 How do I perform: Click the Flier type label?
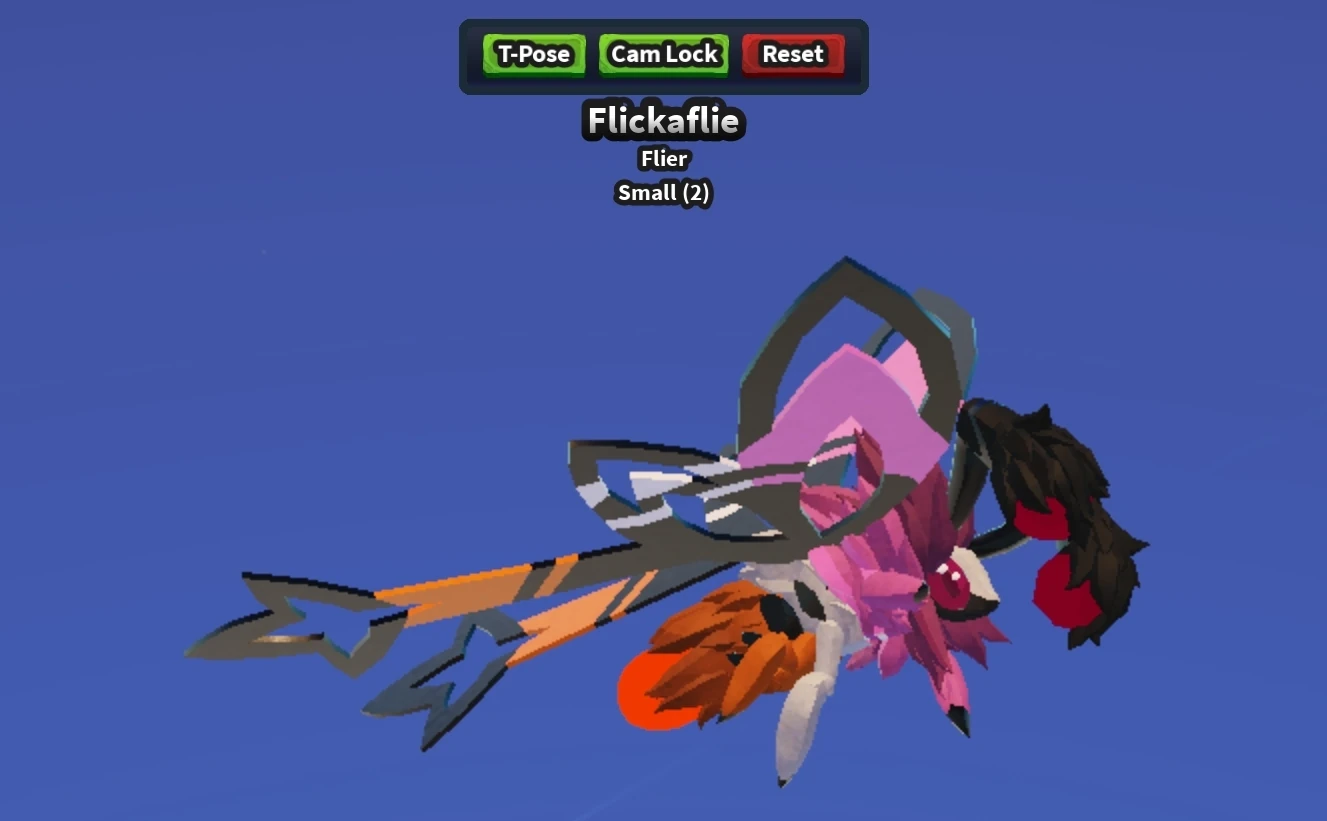[663, 158]
